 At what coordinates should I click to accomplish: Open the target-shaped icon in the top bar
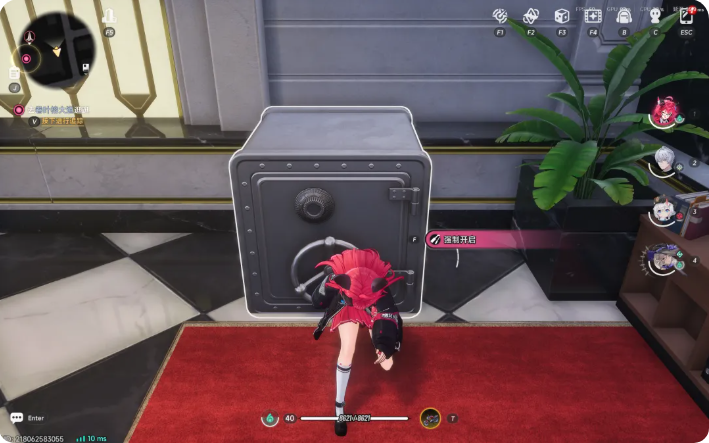pyautogui.click(x=500, y=16)
